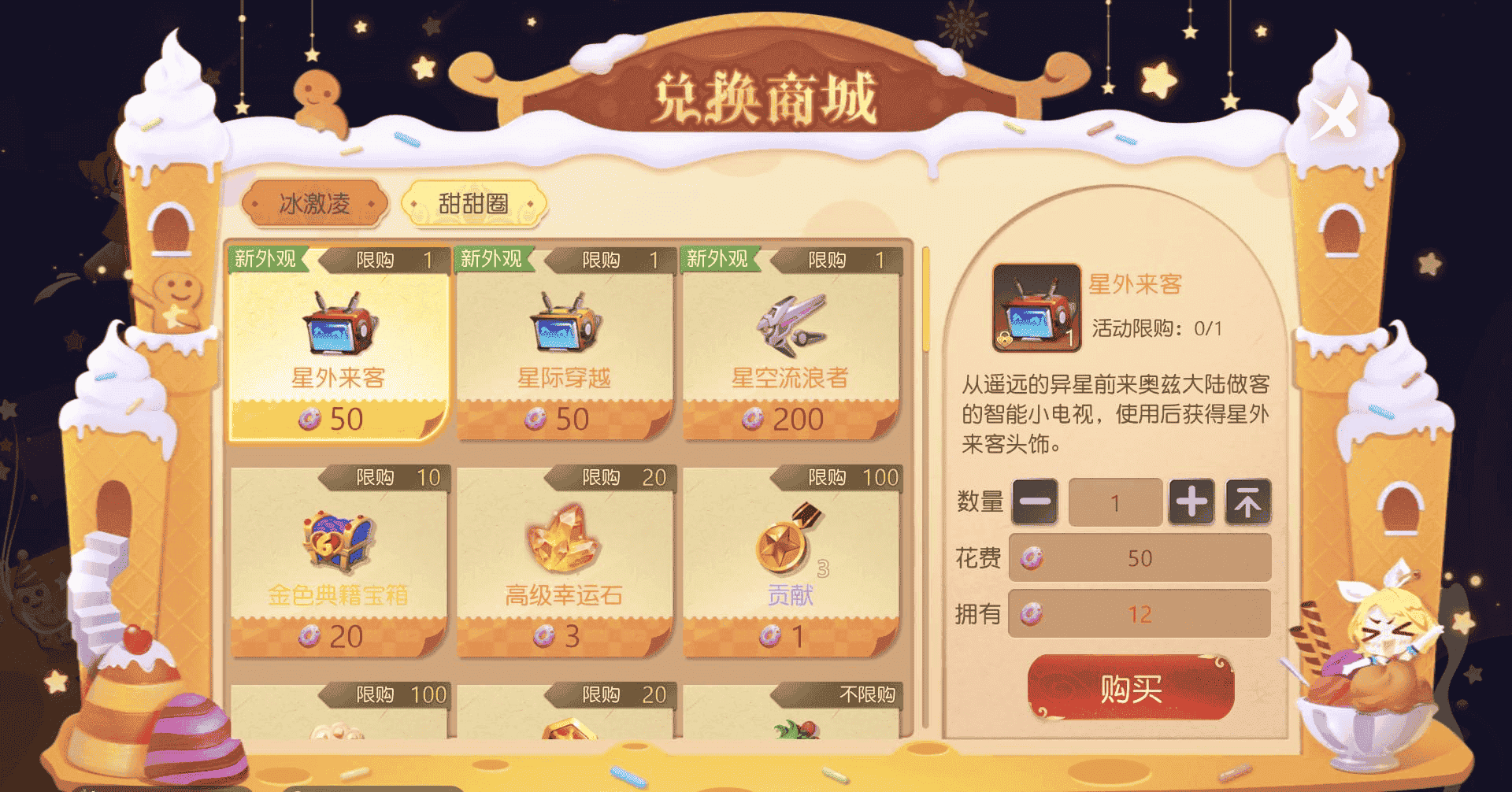This screenshot has height=792, width=1512.
Task: Switch to the 甜甜圈 tab
Action: click(x=474, y=202)
